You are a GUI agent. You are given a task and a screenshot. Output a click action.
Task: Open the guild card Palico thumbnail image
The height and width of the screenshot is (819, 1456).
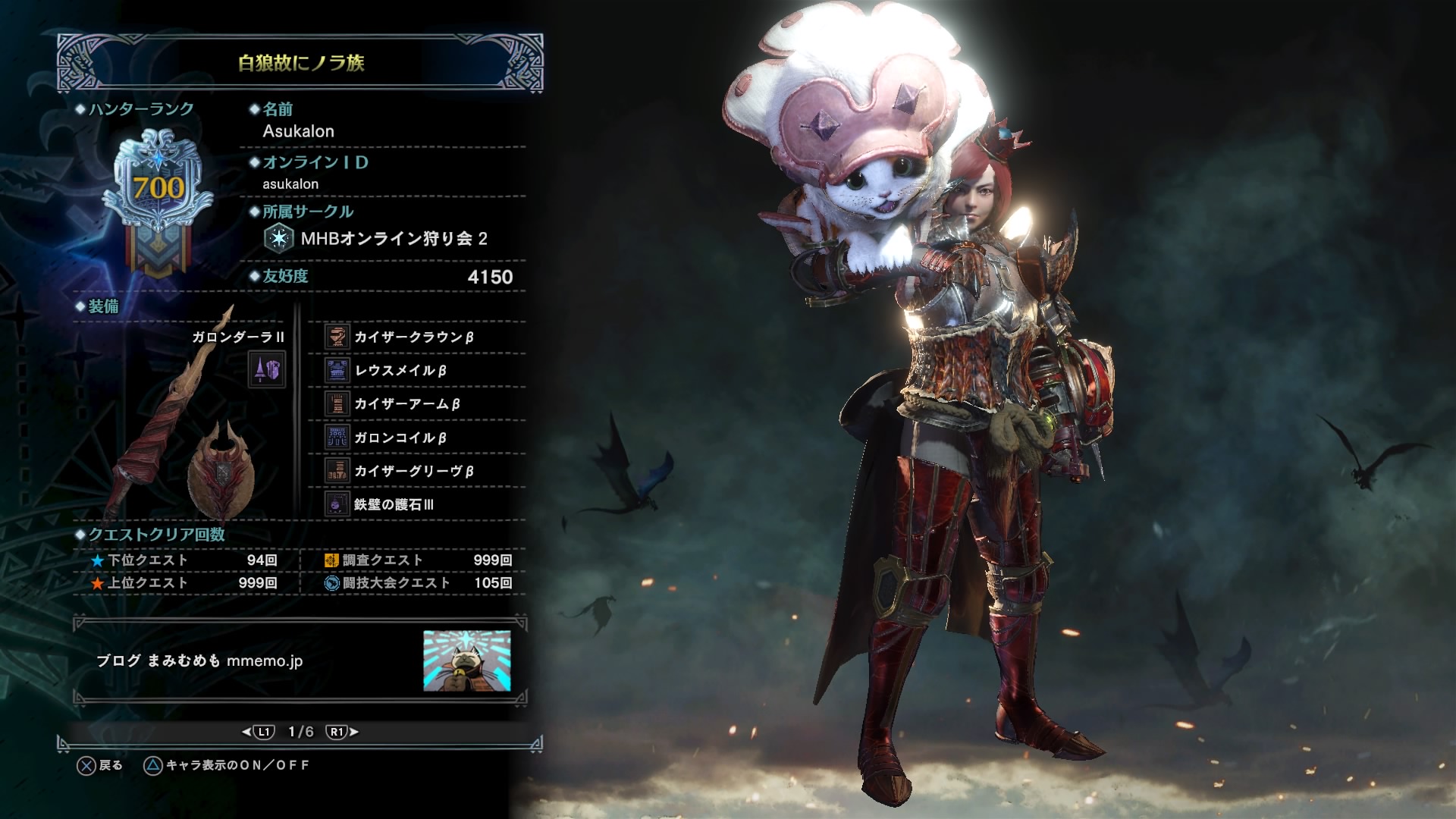click(466, 661)
